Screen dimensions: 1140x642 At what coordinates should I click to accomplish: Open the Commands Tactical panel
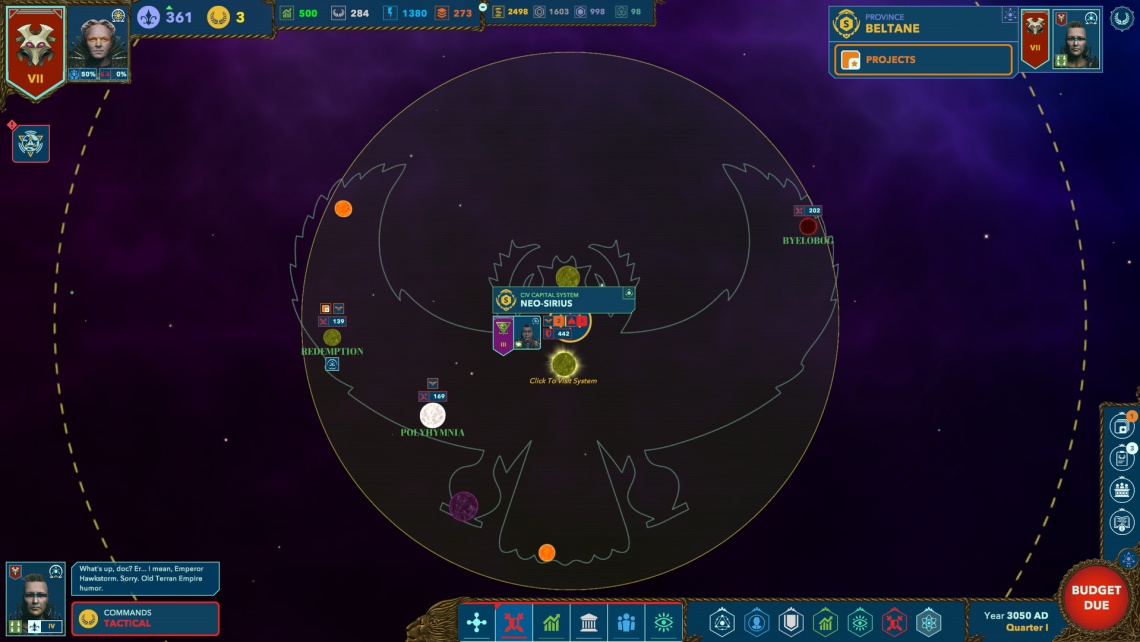coord(145,618)
